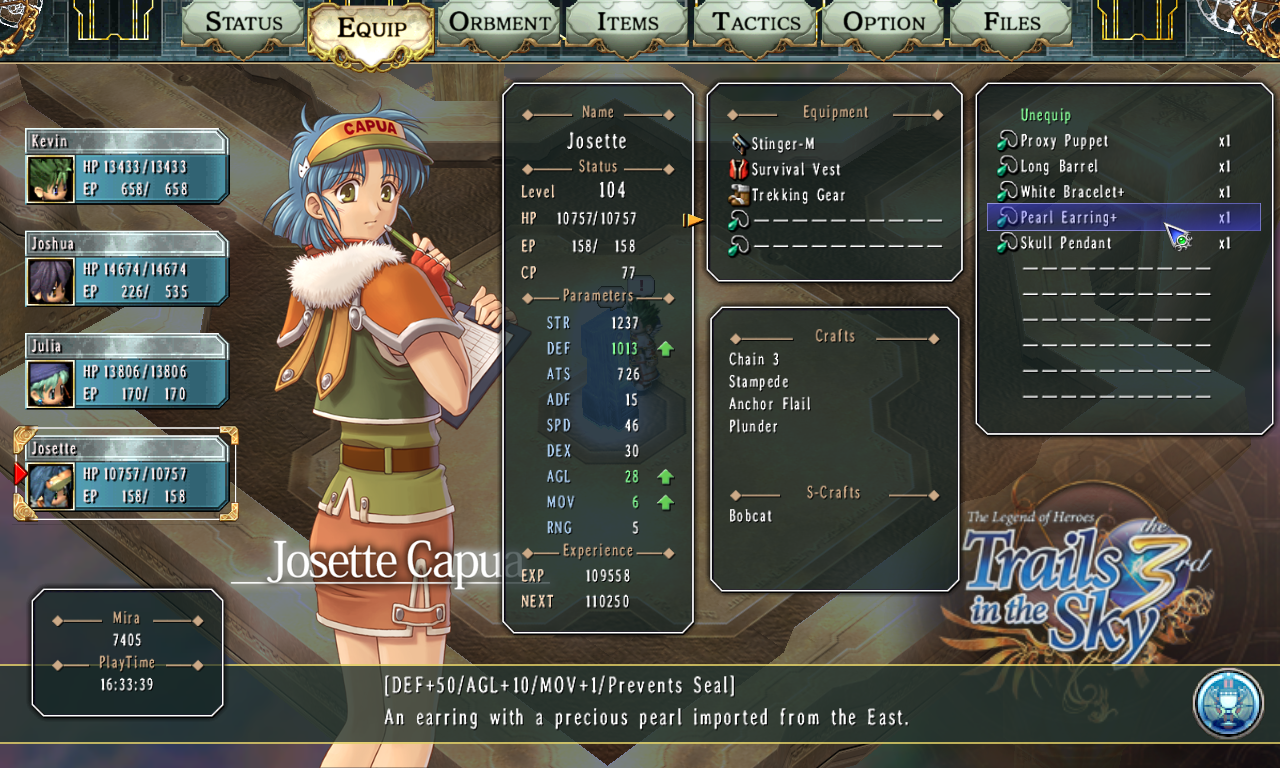Select the Equip tab

[371, 29]
